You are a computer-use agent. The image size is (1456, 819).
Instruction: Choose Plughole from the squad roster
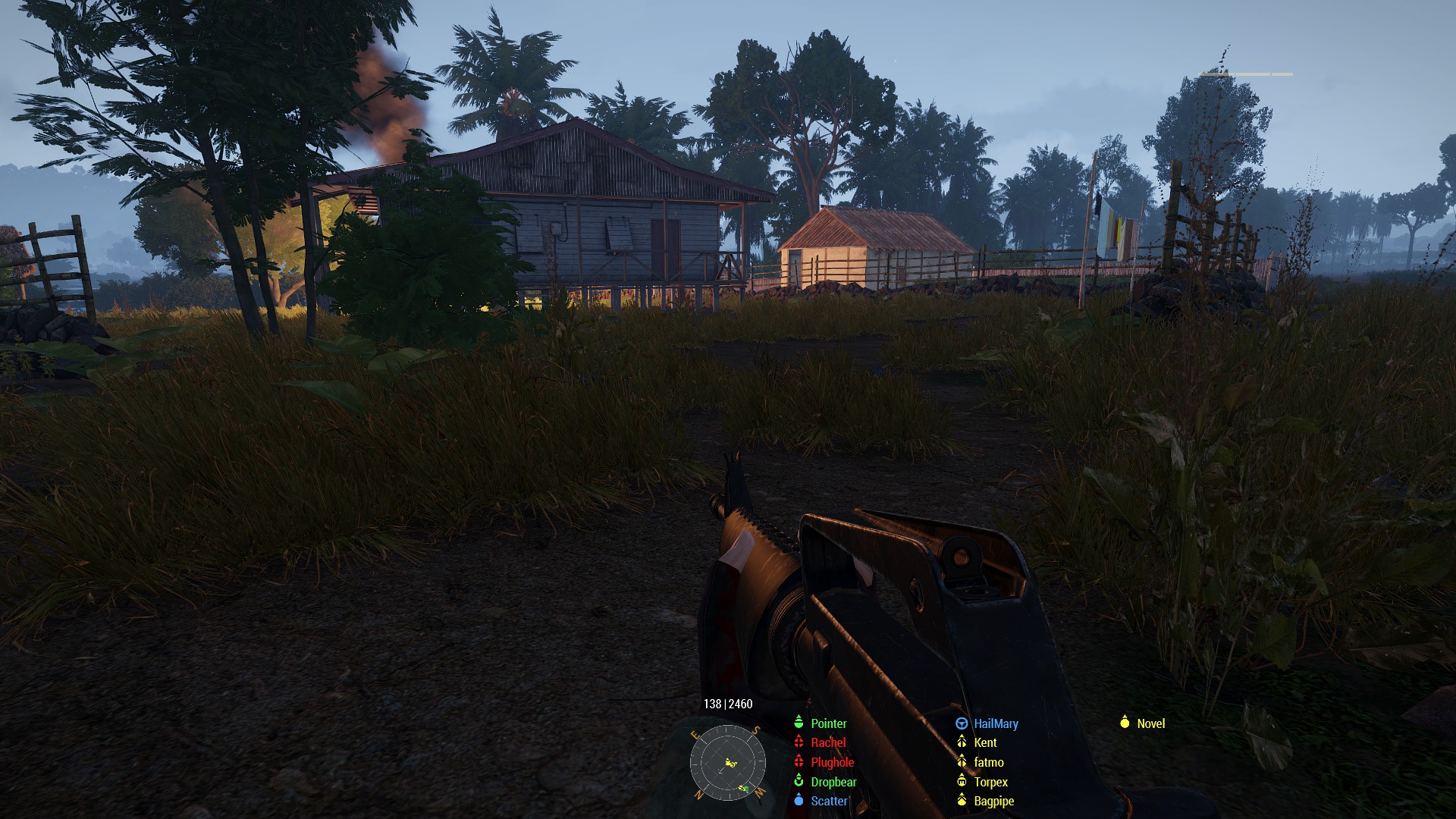point(832,762)
